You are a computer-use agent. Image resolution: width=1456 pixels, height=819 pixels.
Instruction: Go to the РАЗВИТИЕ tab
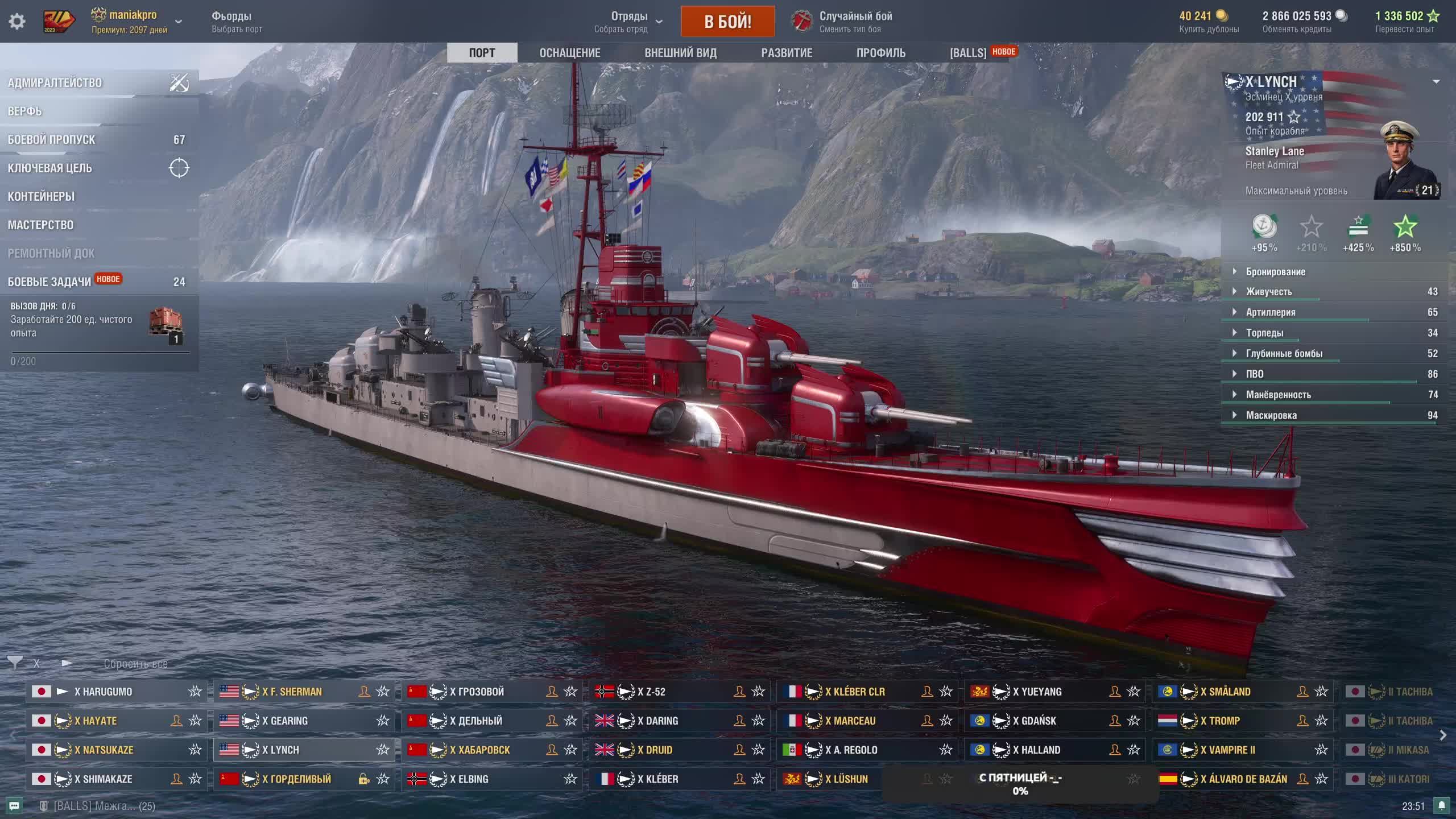(787, 53)
